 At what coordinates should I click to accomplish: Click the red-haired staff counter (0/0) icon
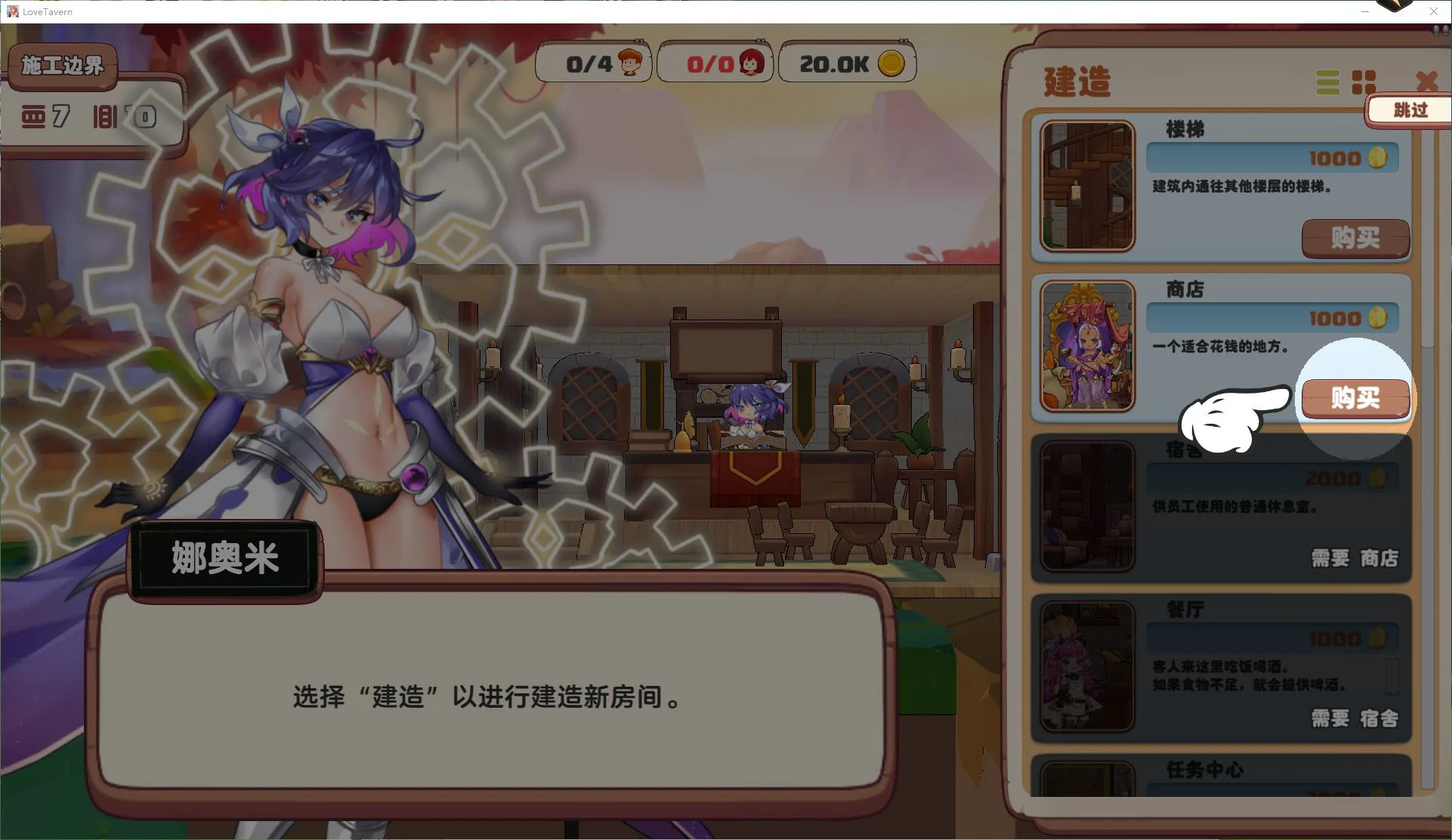(751, 62)
